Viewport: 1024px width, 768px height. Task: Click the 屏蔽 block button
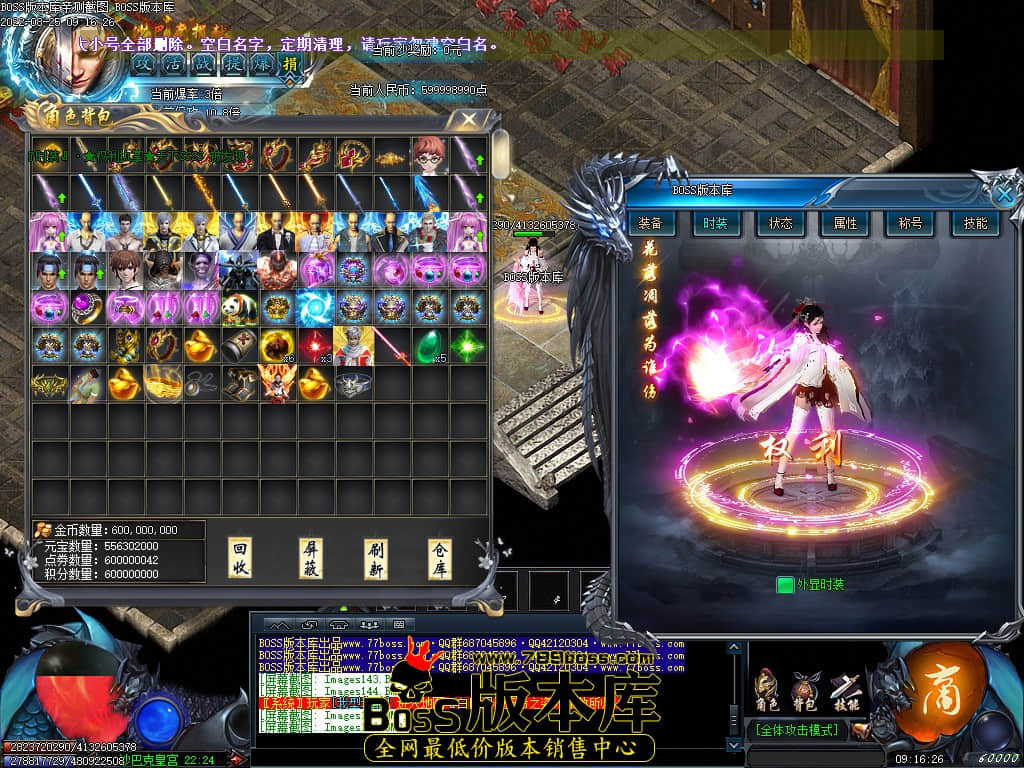[x=311, y=559]
